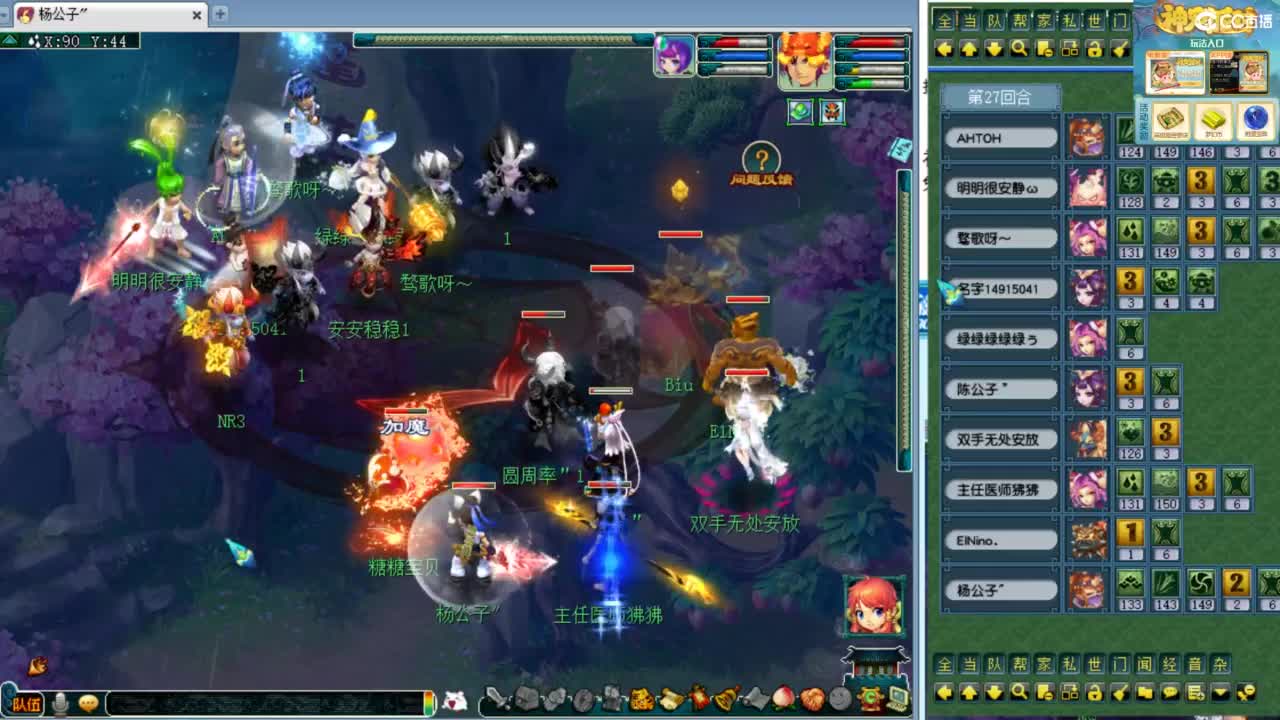Click the yellow up-arrow in bottom chat toolbar
The width and height of the screenshot is (1280, 720).
(970, 691)
